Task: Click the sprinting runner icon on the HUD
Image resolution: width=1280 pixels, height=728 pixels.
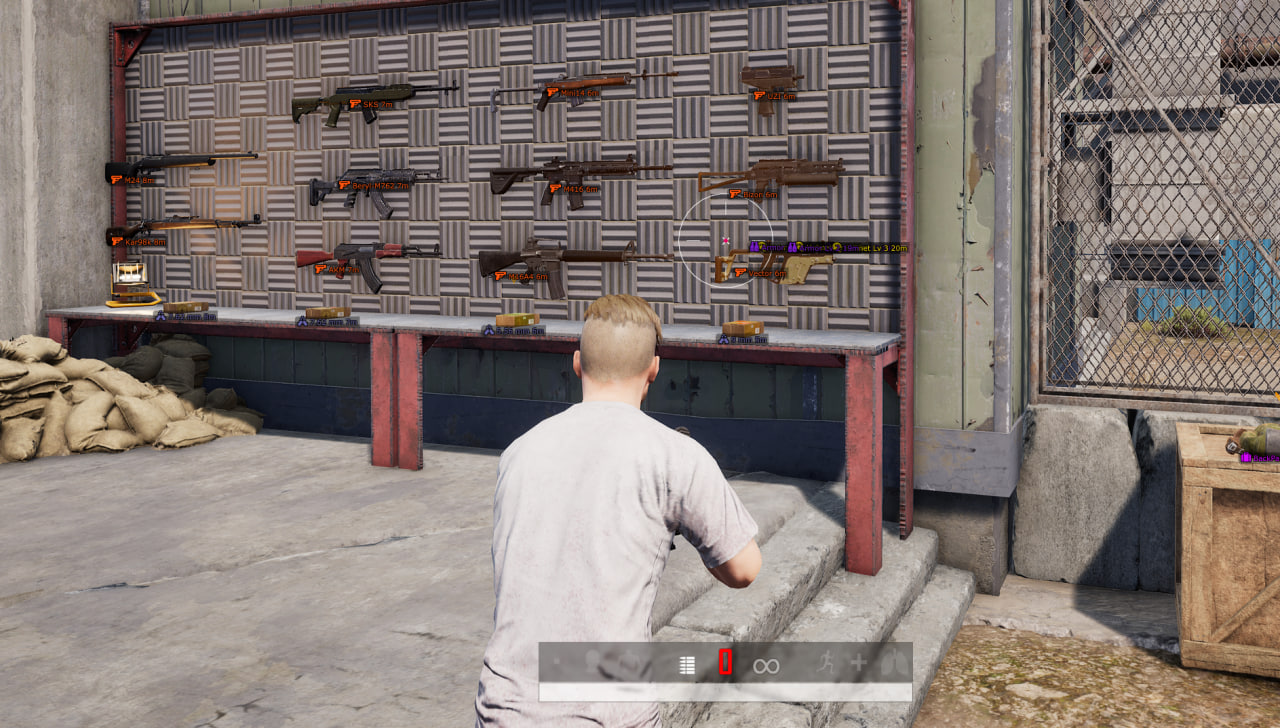Action: point(827,661)
